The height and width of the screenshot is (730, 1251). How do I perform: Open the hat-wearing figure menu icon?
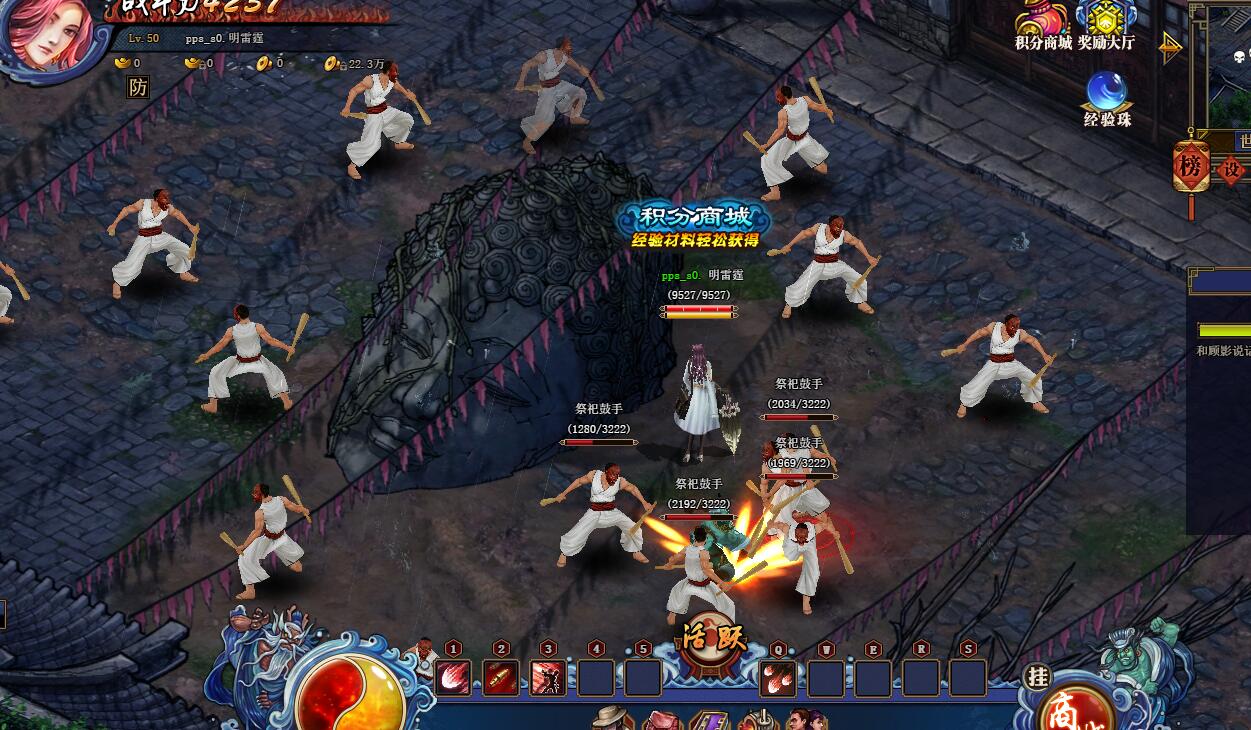610,718
